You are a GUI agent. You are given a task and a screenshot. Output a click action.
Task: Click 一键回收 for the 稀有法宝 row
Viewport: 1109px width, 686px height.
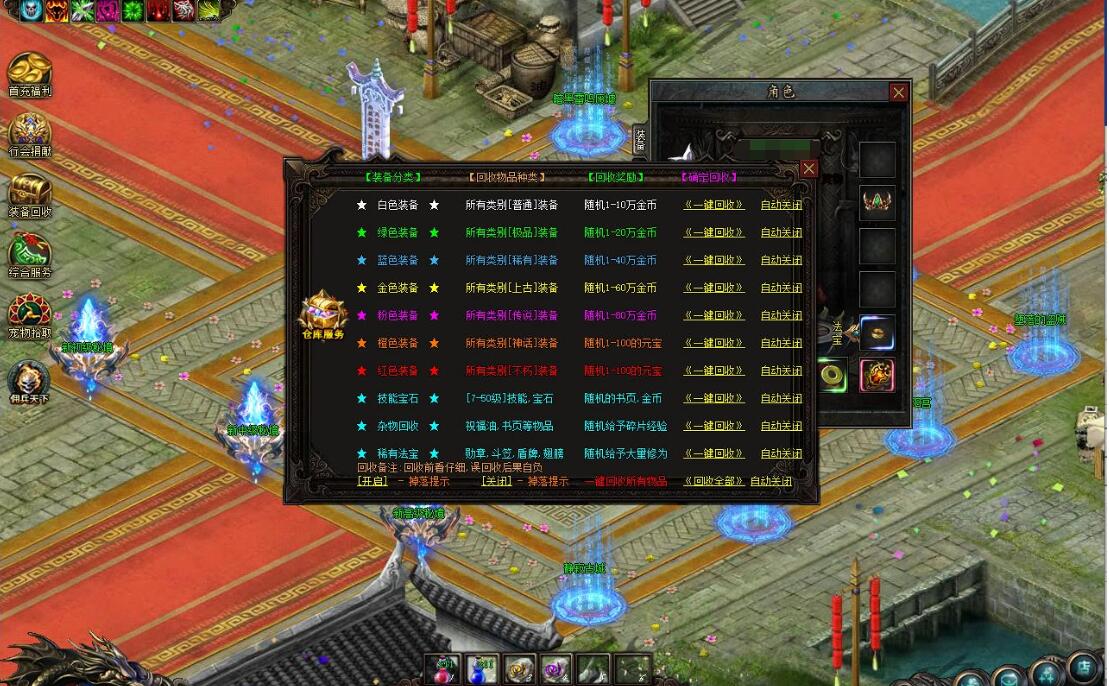714,454
